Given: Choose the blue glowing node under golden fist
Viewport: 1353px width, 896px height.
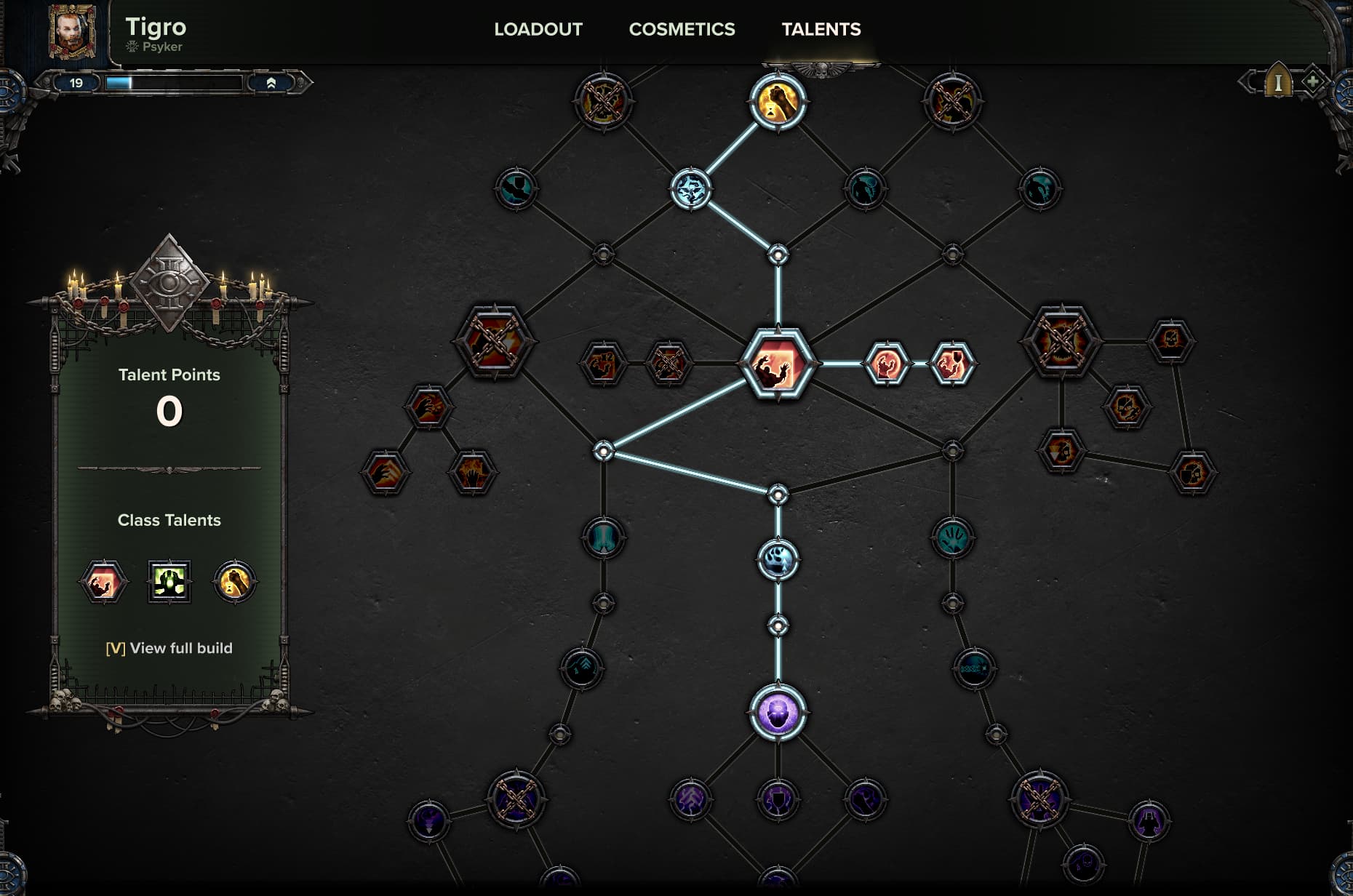Looking at the screenshot, I should pos(690,189).
